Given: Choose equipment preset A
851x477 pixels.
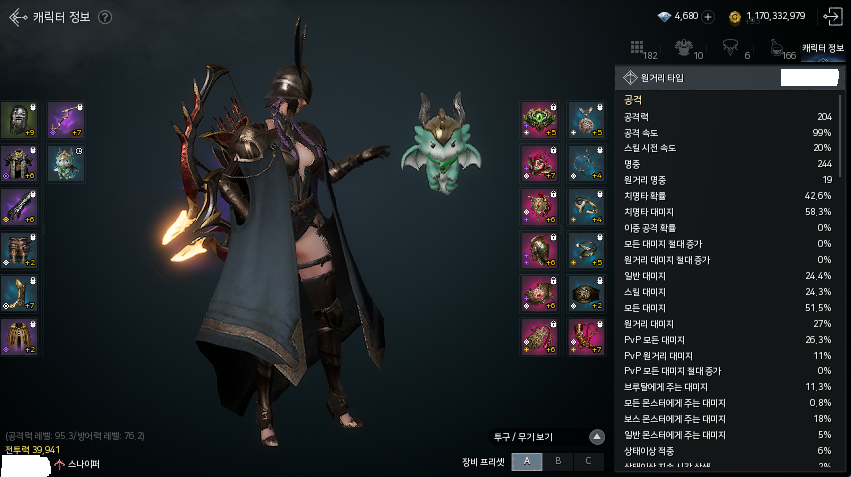Looking at the screenshot, I should [526, 461].
